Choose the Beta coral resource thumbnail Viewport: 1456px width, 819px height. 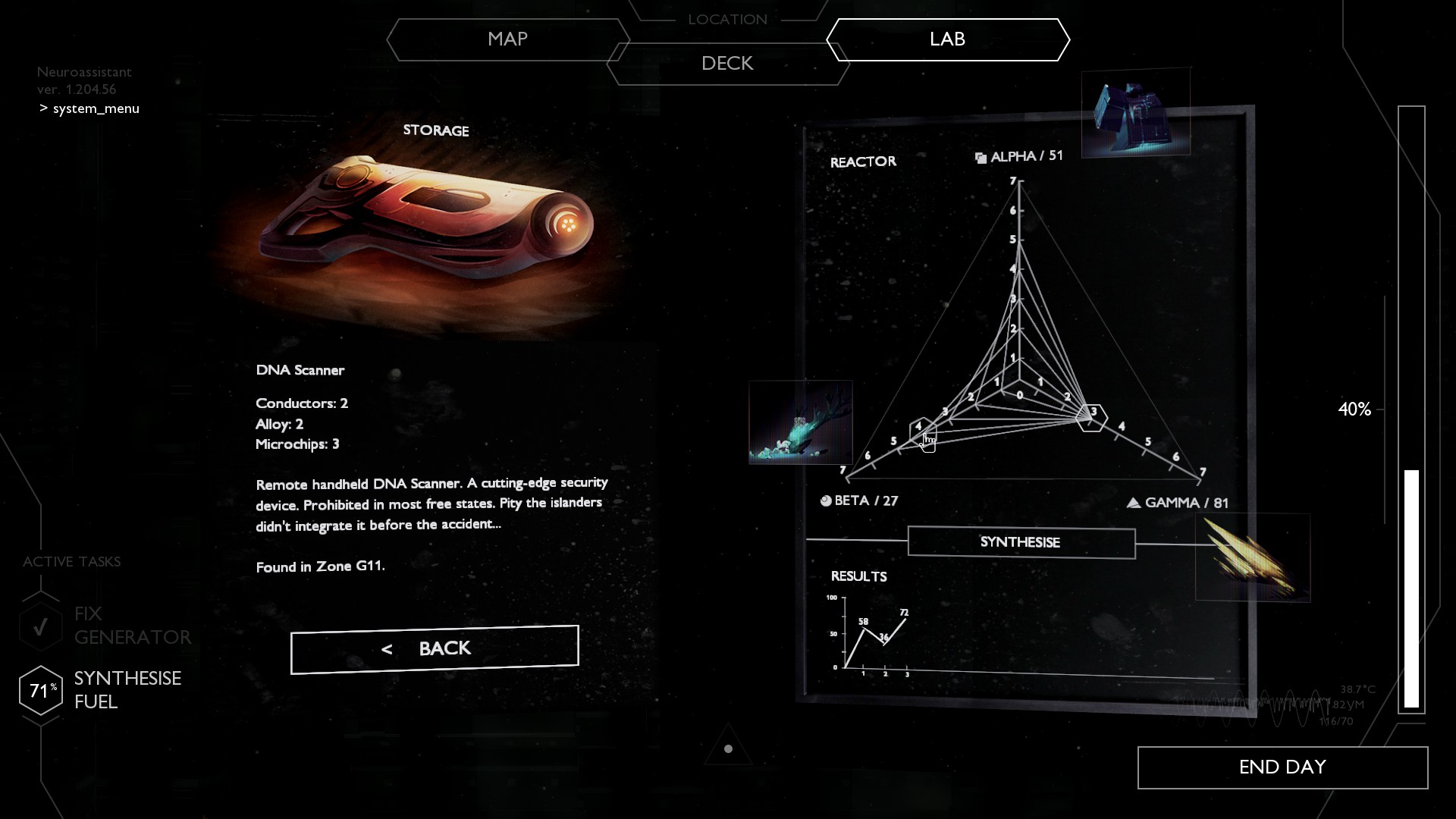pos(801,422)
